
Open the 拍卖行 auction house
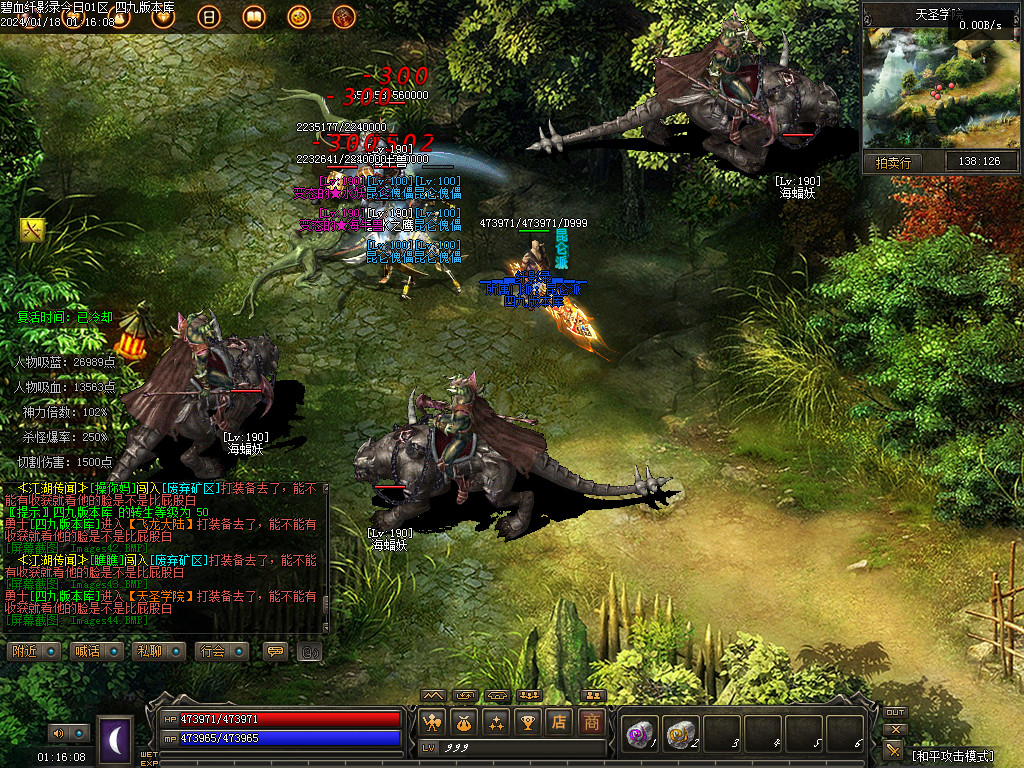(x=892, y=162)
